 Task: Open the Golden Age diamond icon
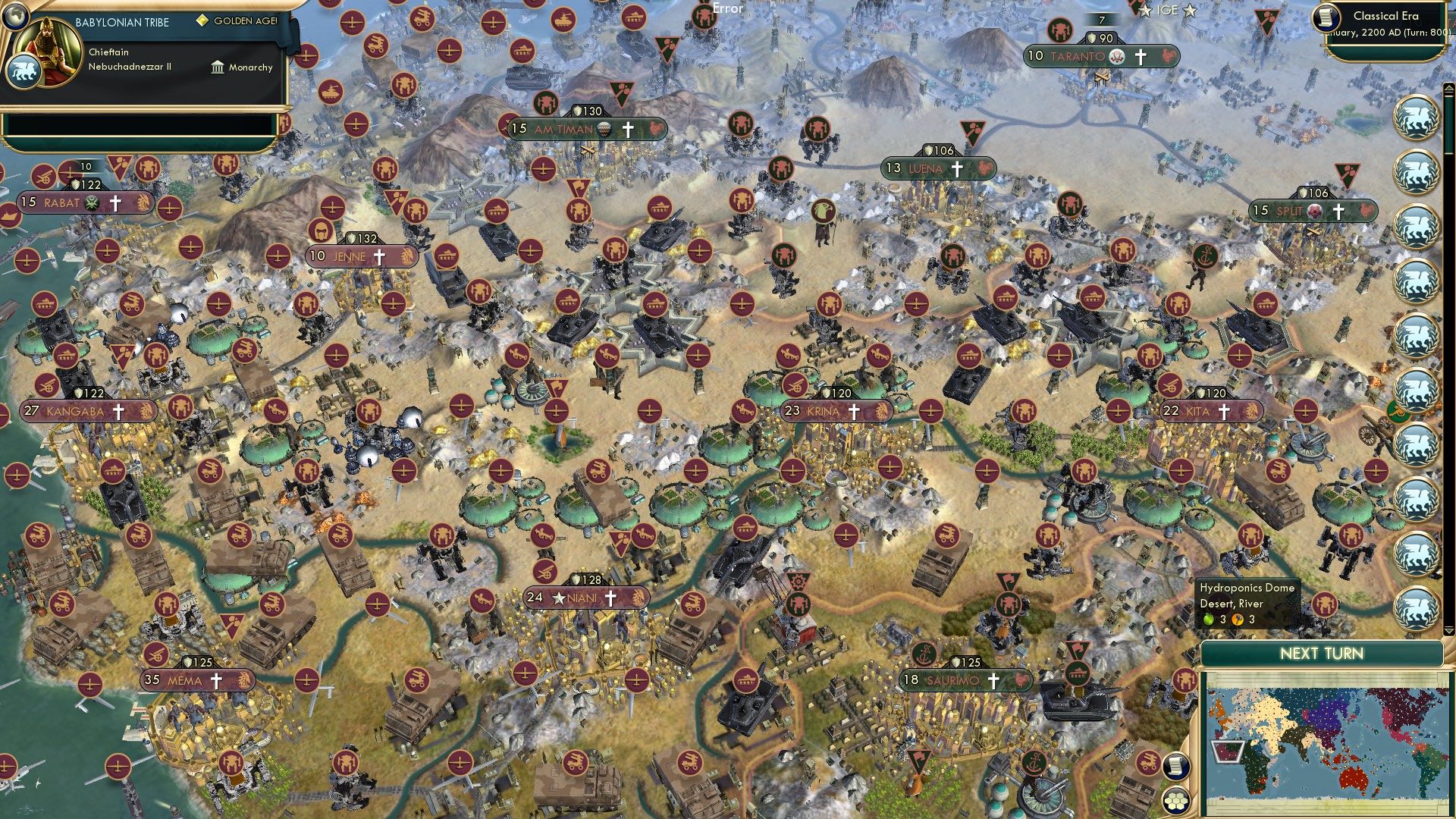(x=203, y=20)
